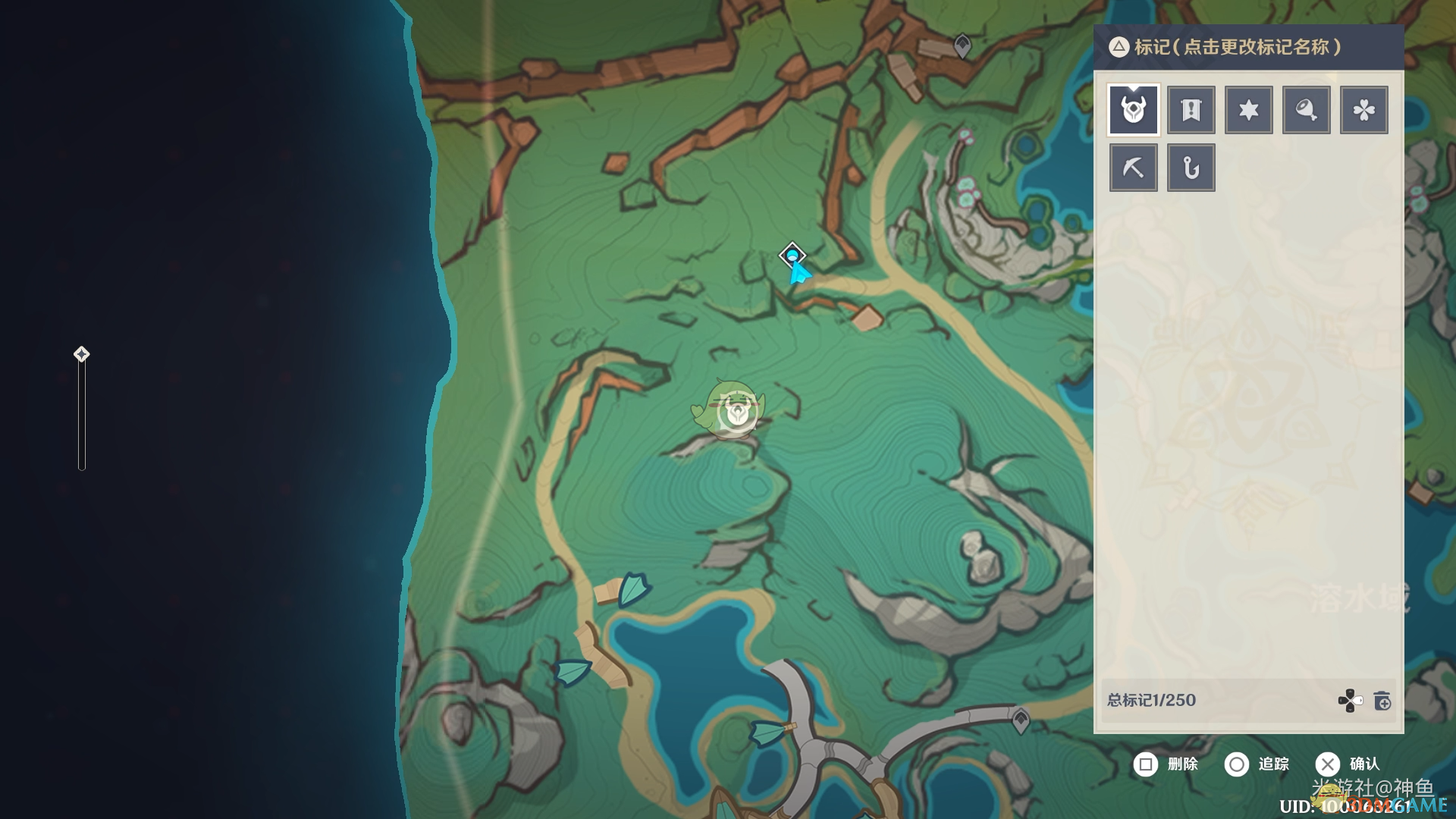Select the pickaxe marker icon
This screenshot has height=819, width=1456.
pyautogui.click(x=1134, y=168)
